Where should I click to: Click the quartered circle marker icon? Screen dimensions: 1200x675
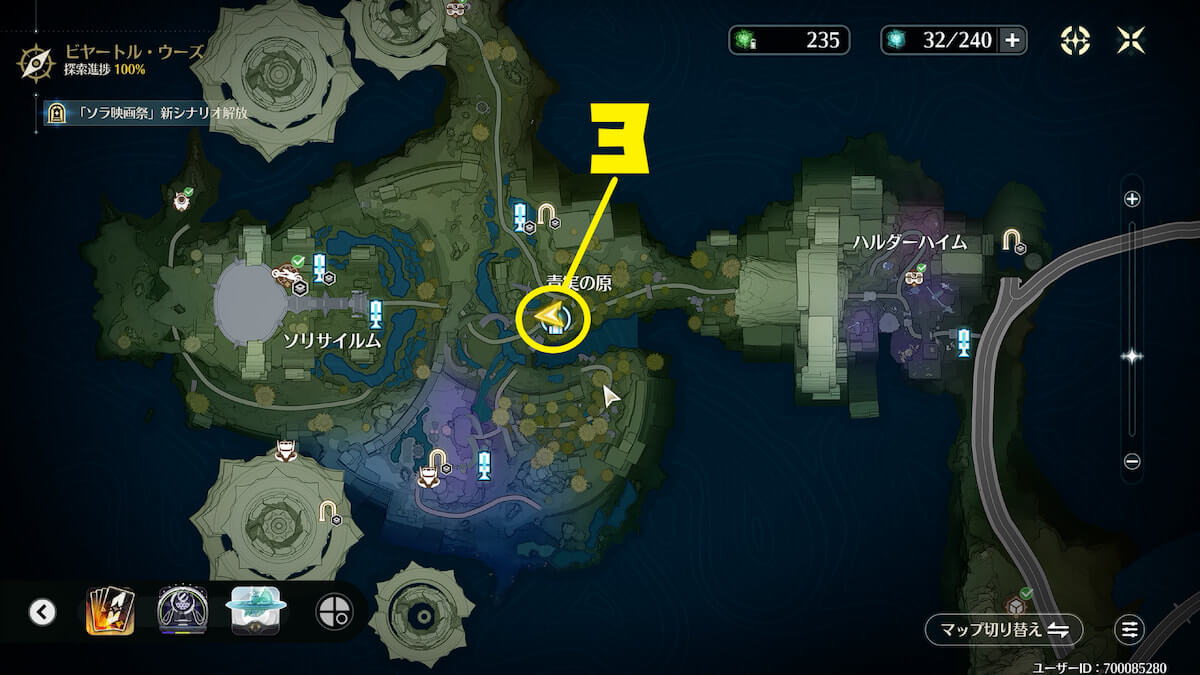[333, 612]
